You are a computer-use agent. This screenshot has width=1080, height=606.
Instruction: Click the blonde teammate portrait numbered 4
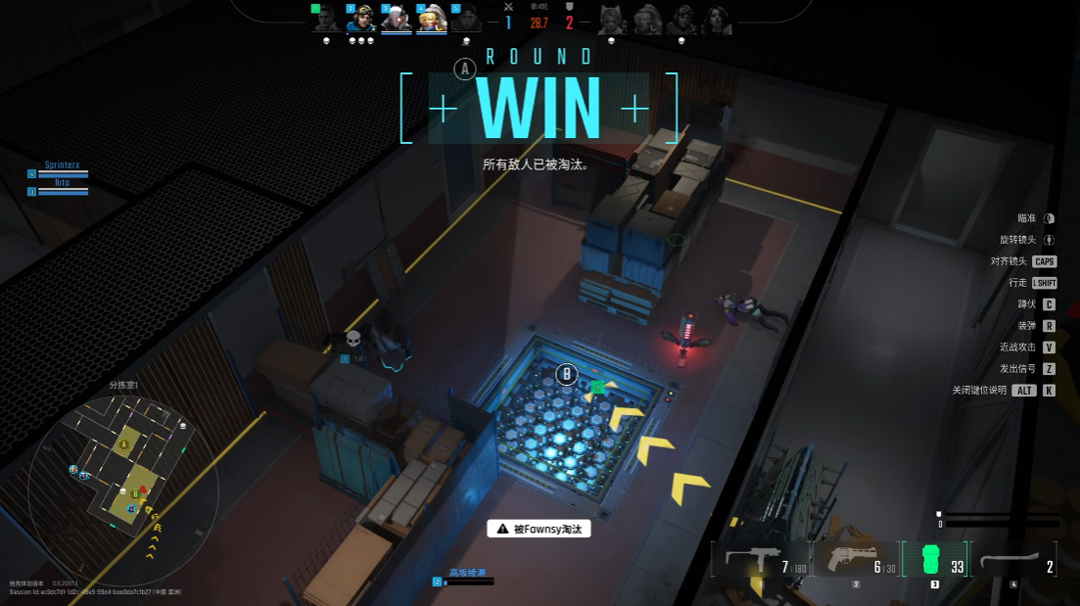pos(431,19)
